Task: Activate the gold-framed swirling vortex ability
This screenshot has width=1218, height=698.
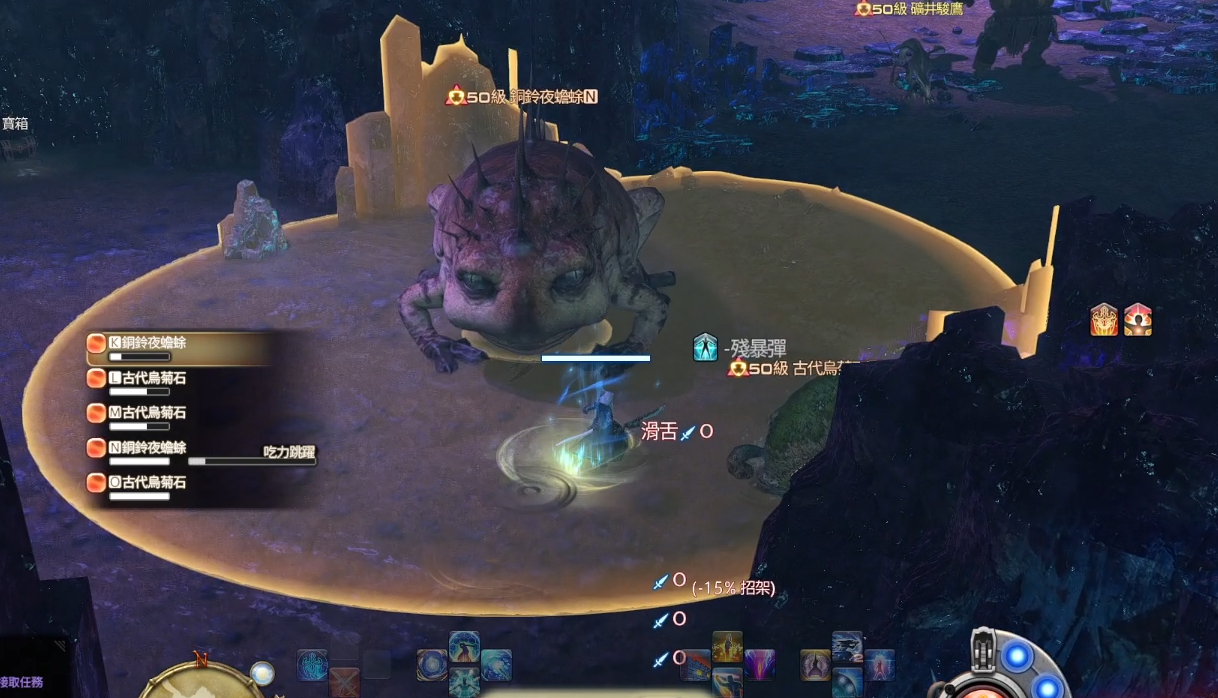Action: tap(432, 664)
